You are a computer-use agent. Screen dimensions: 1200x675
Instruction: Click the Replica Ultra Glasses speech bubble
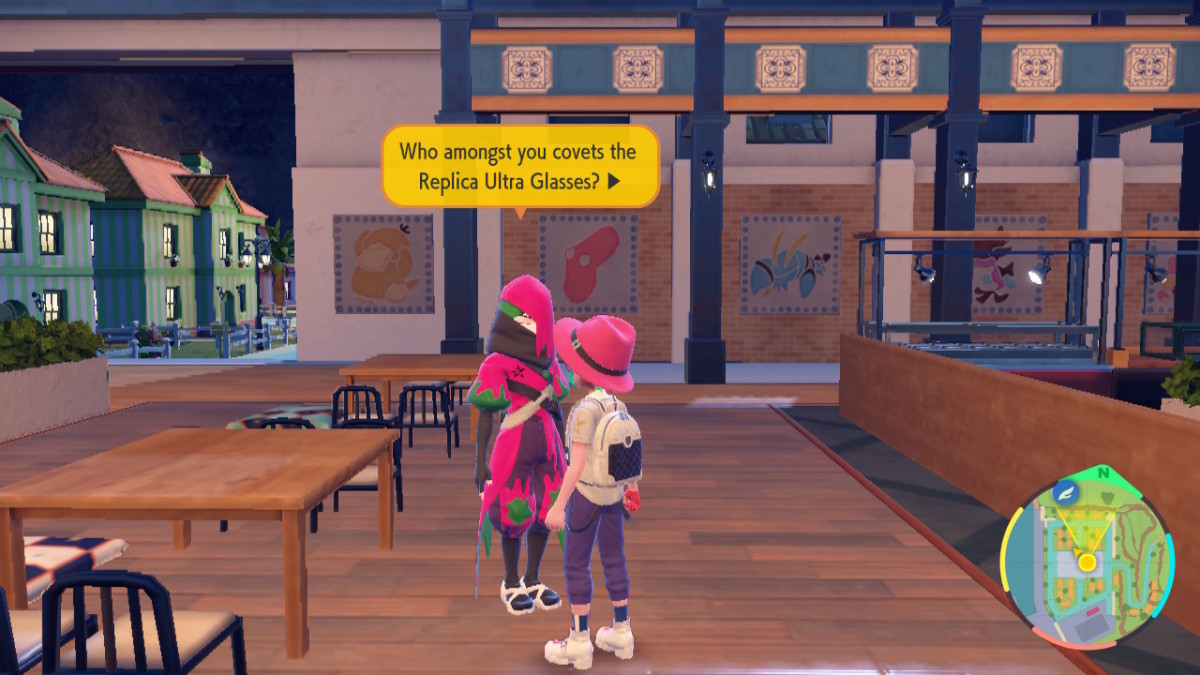pyautogui.click(x=520, y=166)
